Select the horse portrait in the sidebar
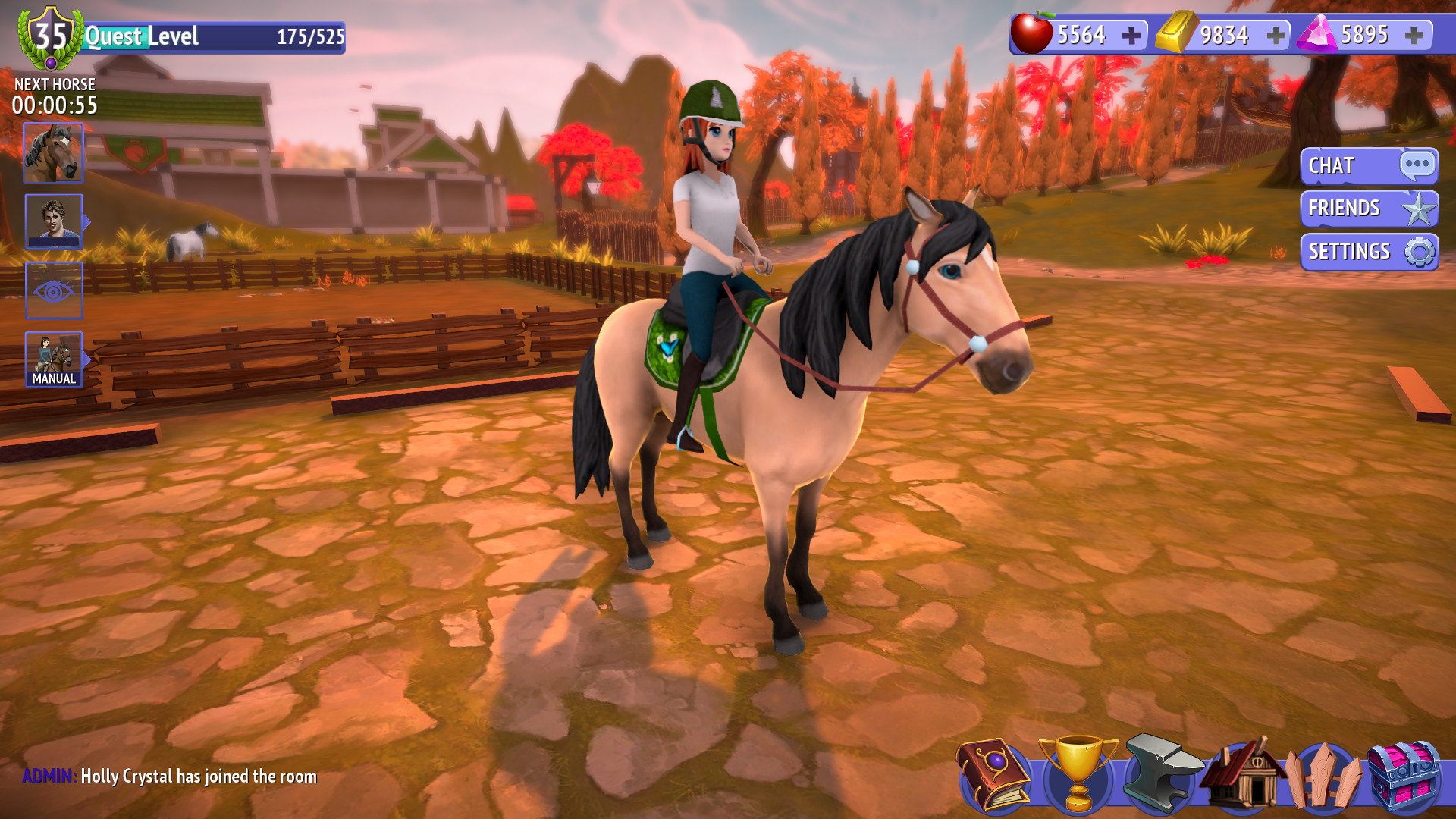Image resolution: width=1456 pixels, height=819 pixels. pyautogui.click(x=54, y=152)
